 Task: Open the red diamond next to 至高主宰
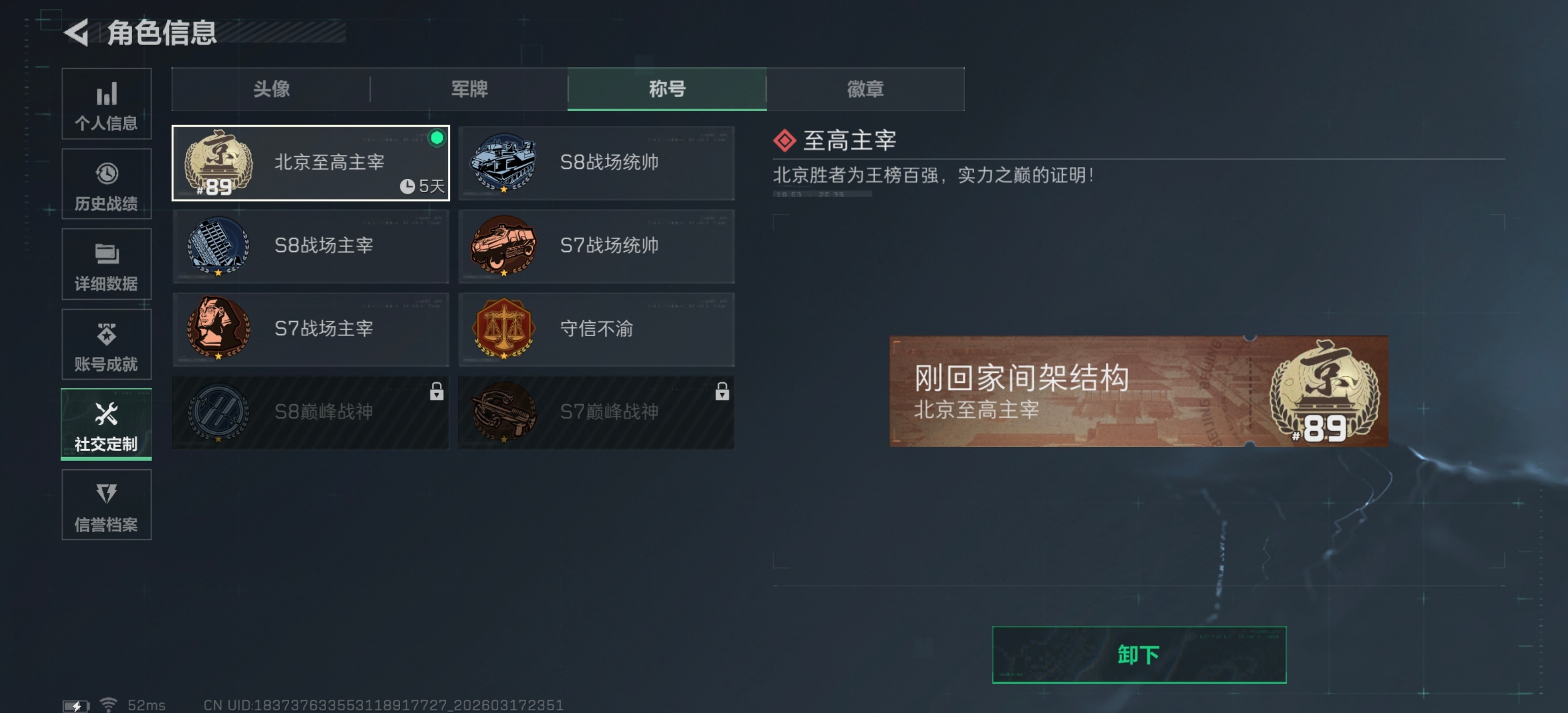784,140
